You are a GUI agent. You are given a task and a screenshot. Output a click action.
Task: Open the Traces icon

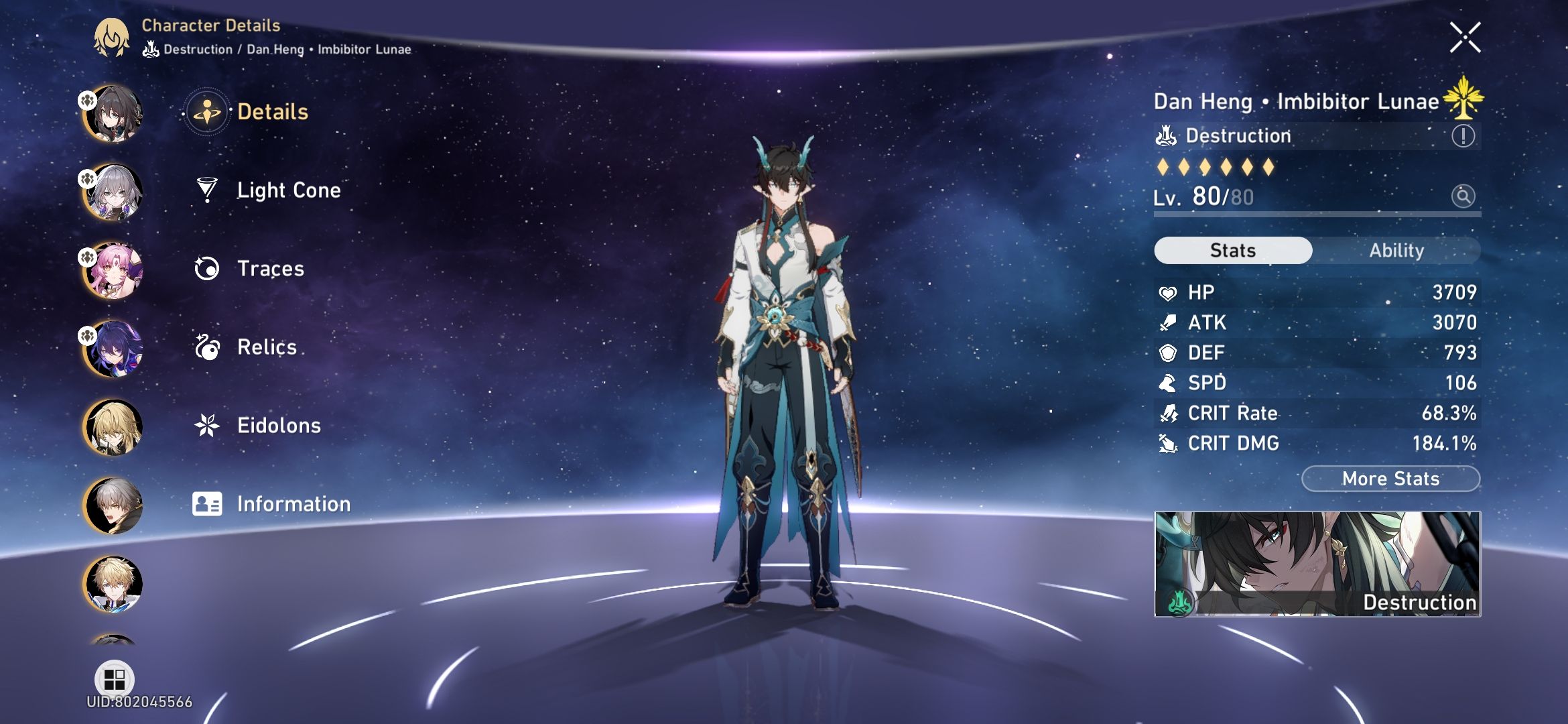(208, 269)
